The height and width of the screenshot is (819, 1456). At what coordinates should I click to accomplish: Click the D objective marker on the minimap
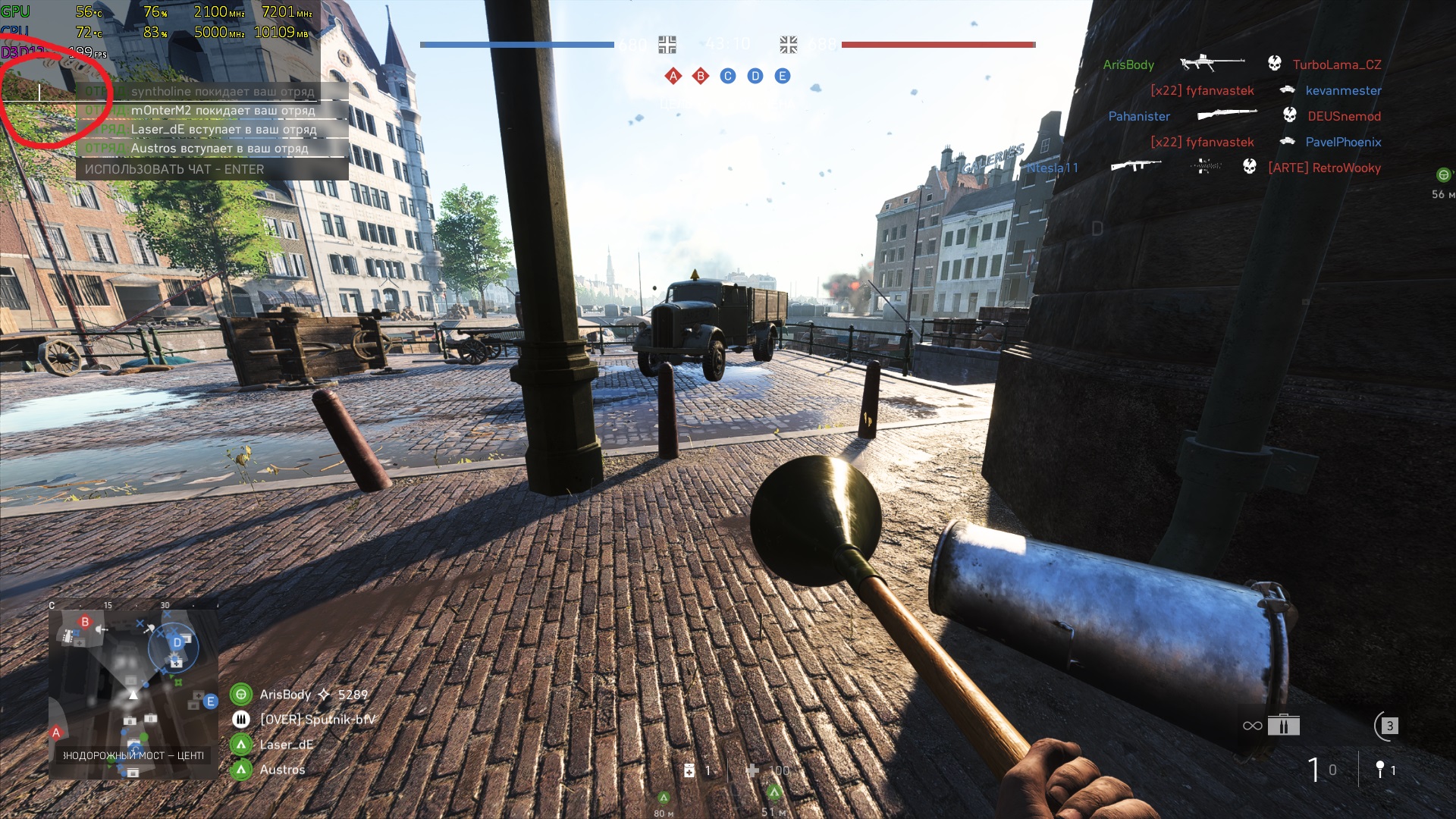(177, 643)
